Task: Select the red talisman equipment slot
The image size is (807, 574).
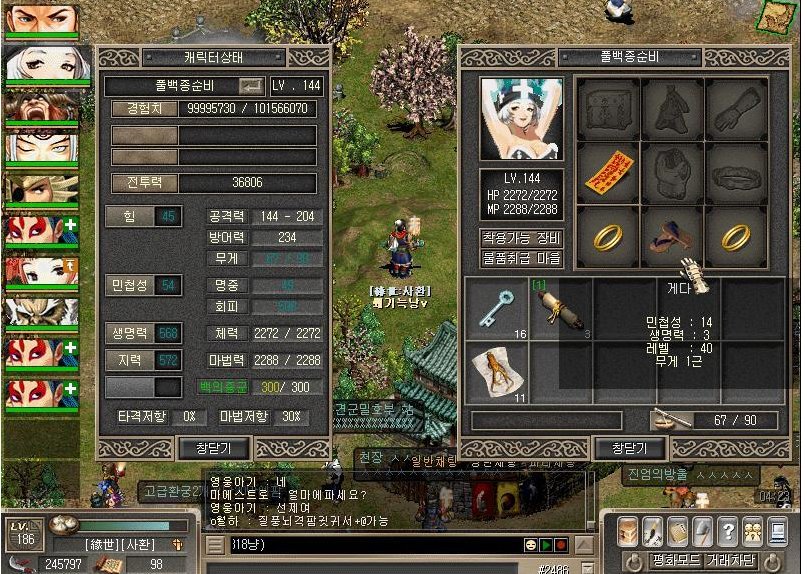Action: pyautogui.click(x=608, y=173)
